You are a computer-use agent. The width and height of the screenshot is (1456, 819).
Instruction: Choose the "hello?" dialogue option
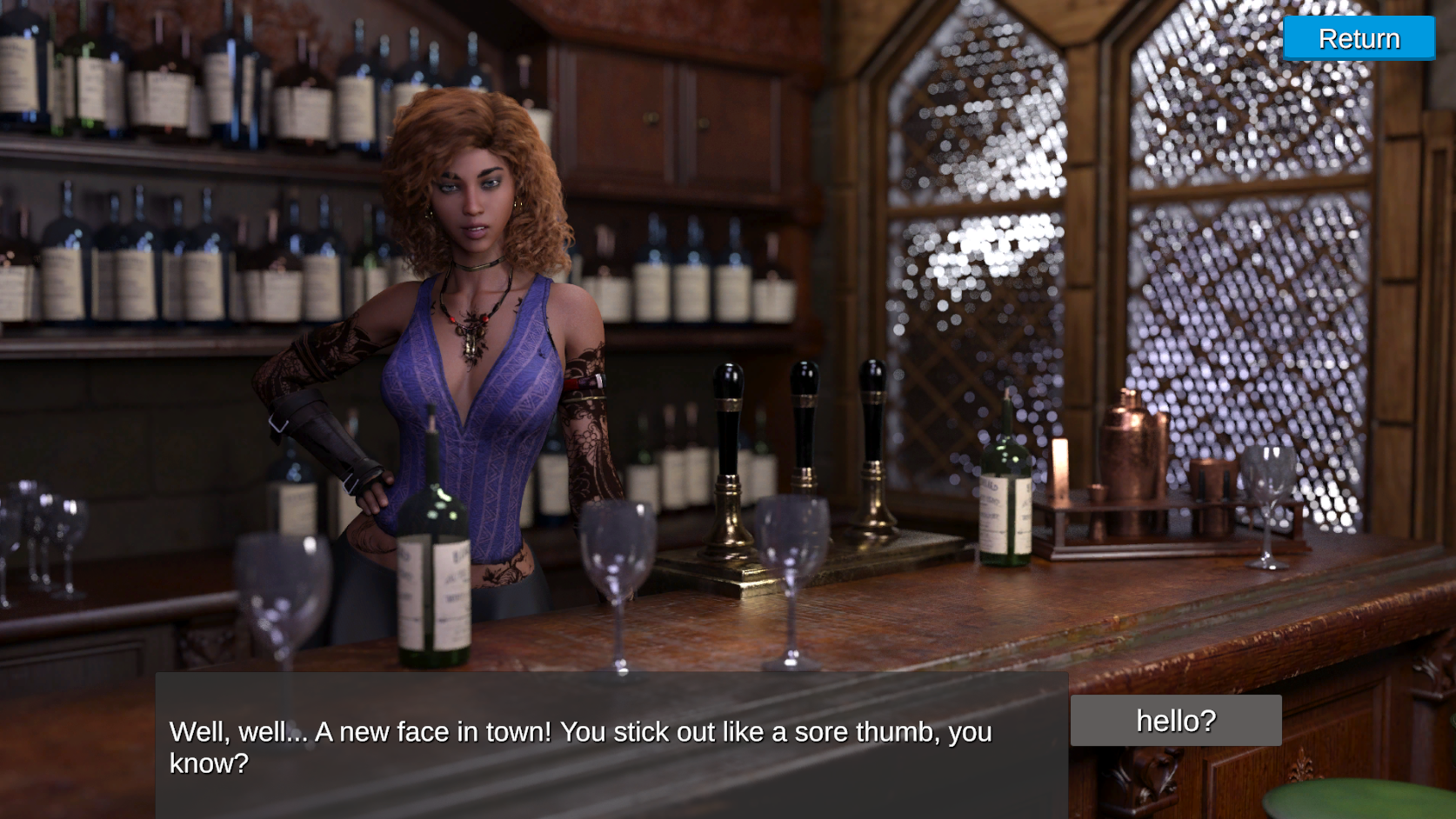(1175, 719)
